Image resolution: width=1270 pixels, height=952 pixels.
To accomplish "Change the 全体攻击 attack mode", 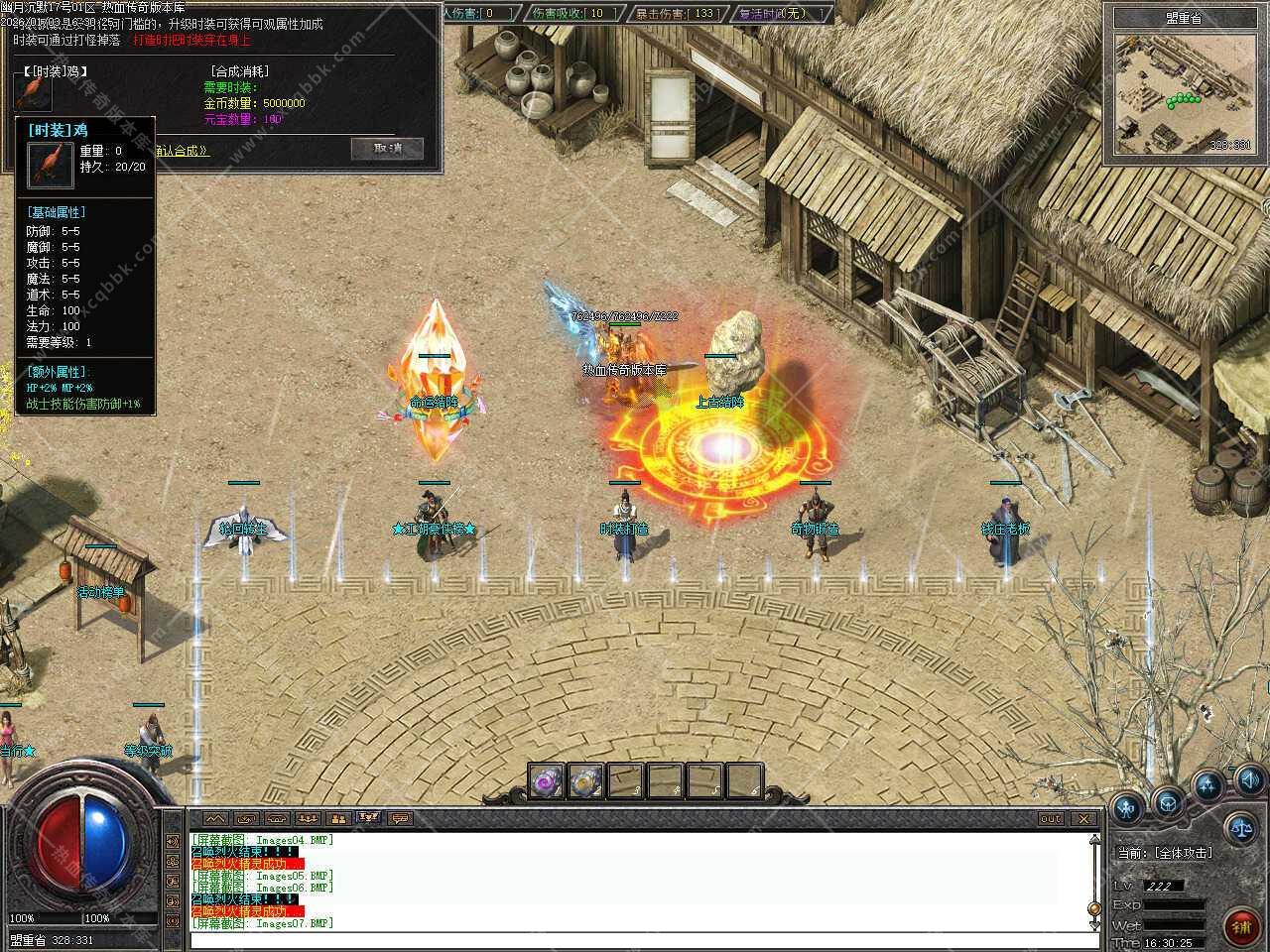I will click(x=1183, y=853).
